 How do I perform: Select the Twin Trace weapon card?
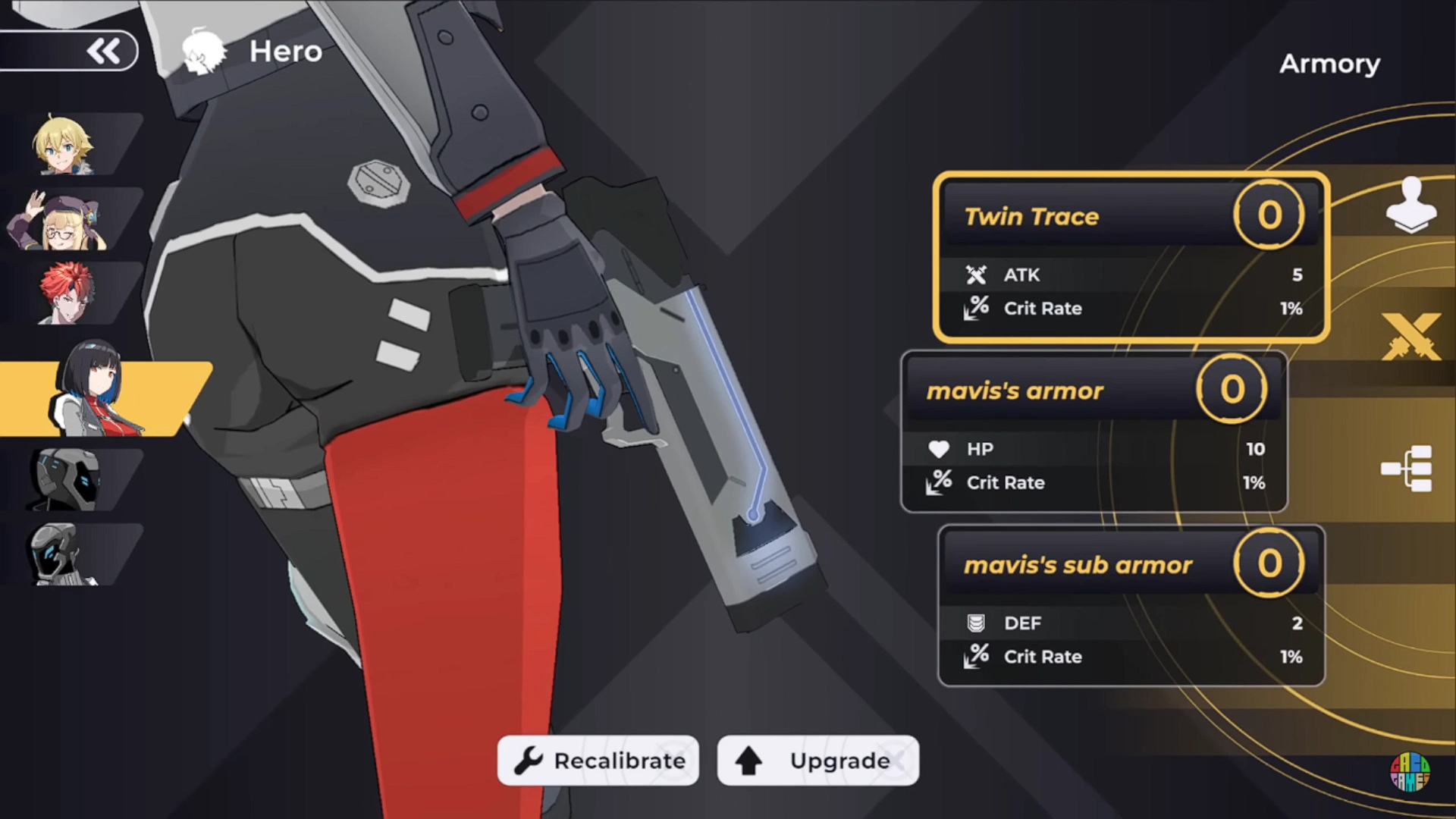[x=1131, y=258]
